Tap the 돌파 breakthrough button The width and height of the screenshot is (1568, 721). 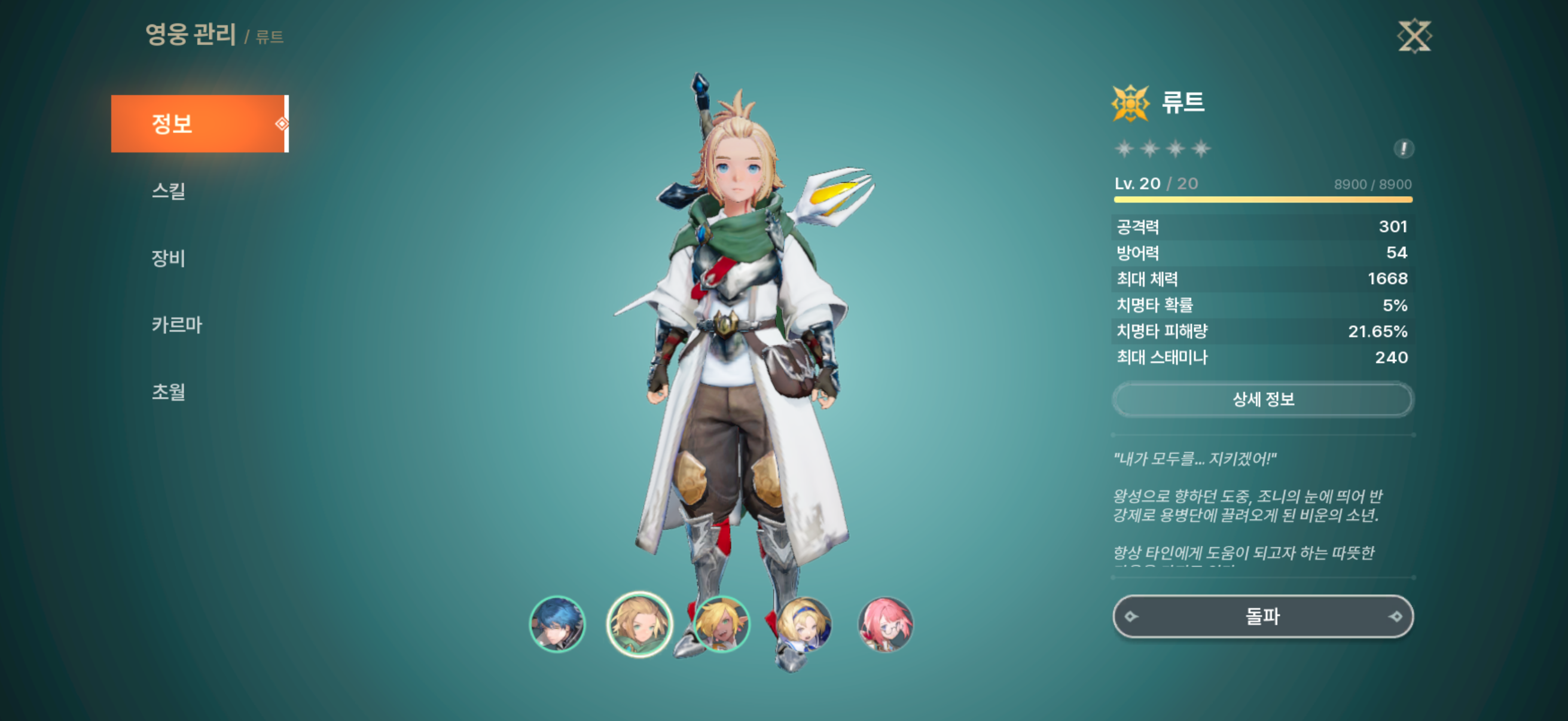click(1262, 617)
